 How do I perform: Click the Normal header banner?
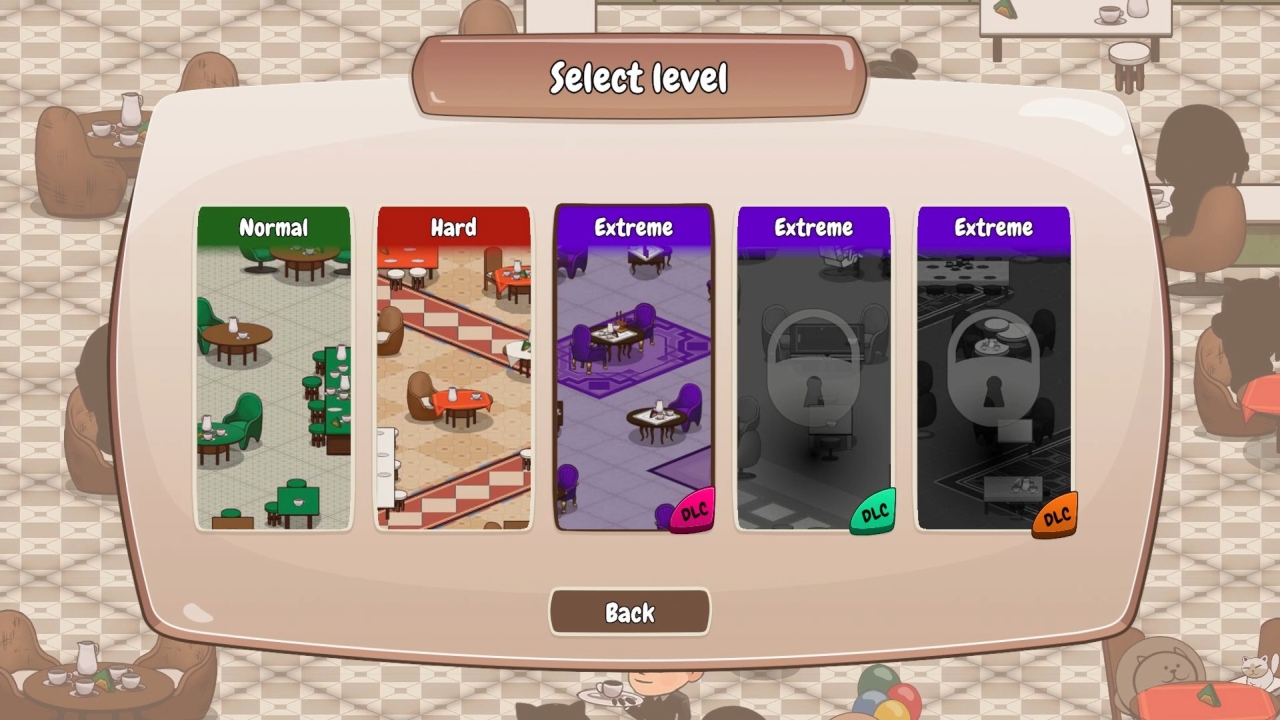tap(273, 228)
